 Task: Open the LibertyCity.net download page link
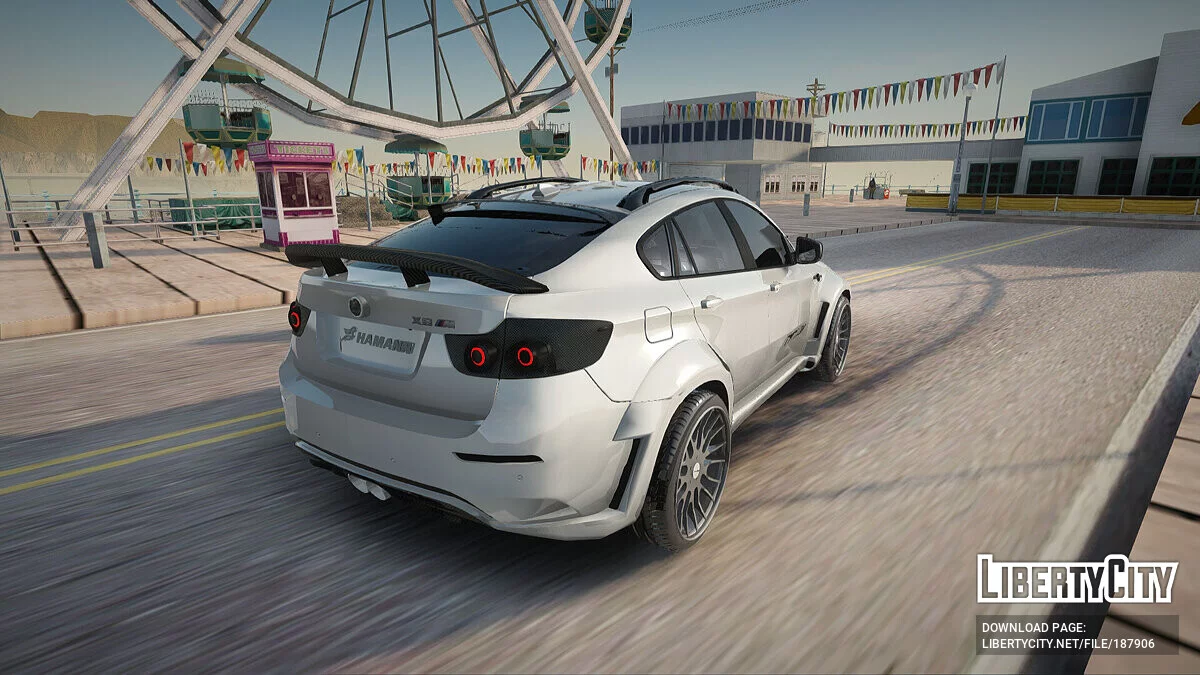1068,644
